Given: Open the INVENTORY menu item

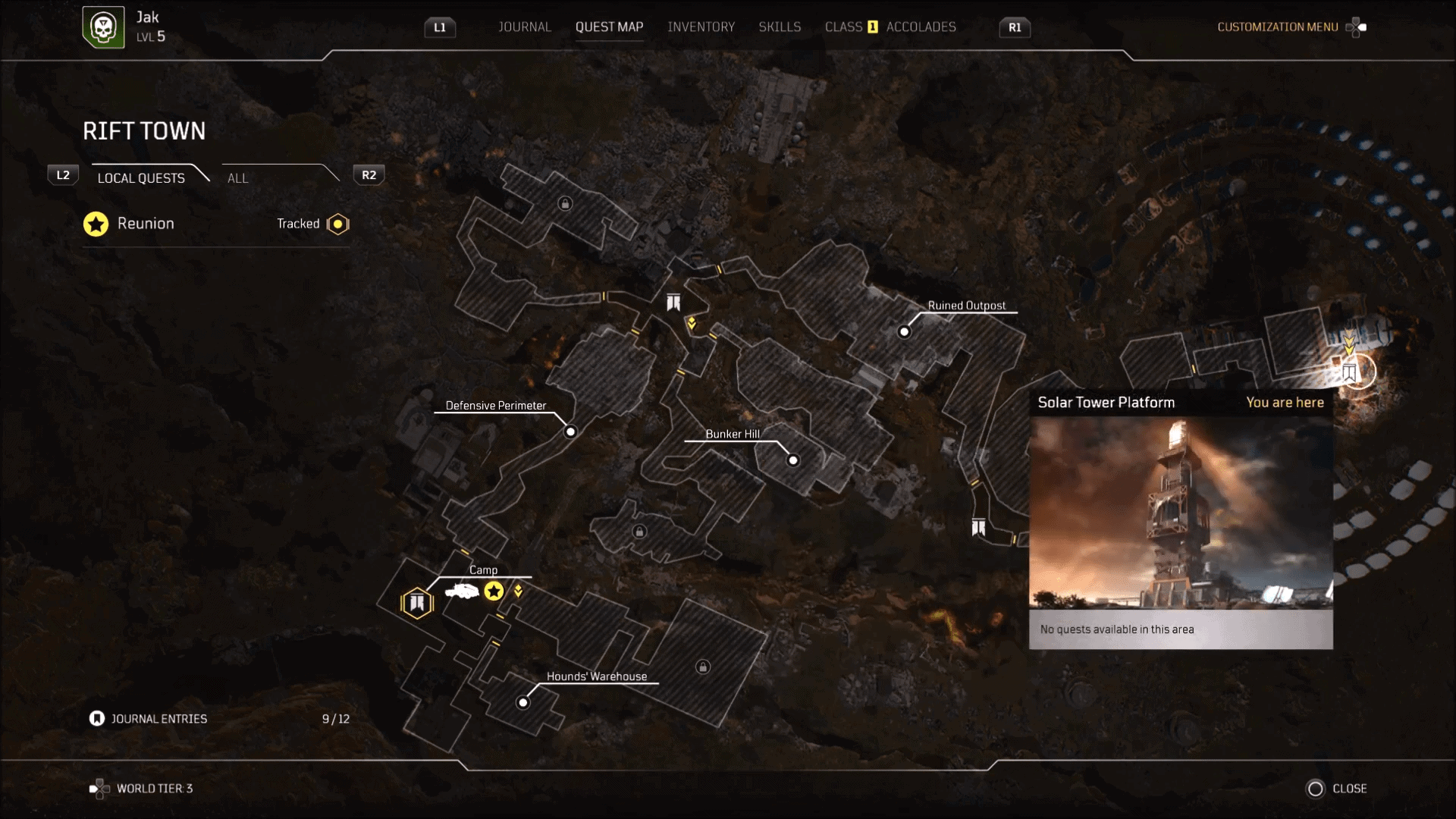Looking at the screenshot, I should click(x=701, y=27).
